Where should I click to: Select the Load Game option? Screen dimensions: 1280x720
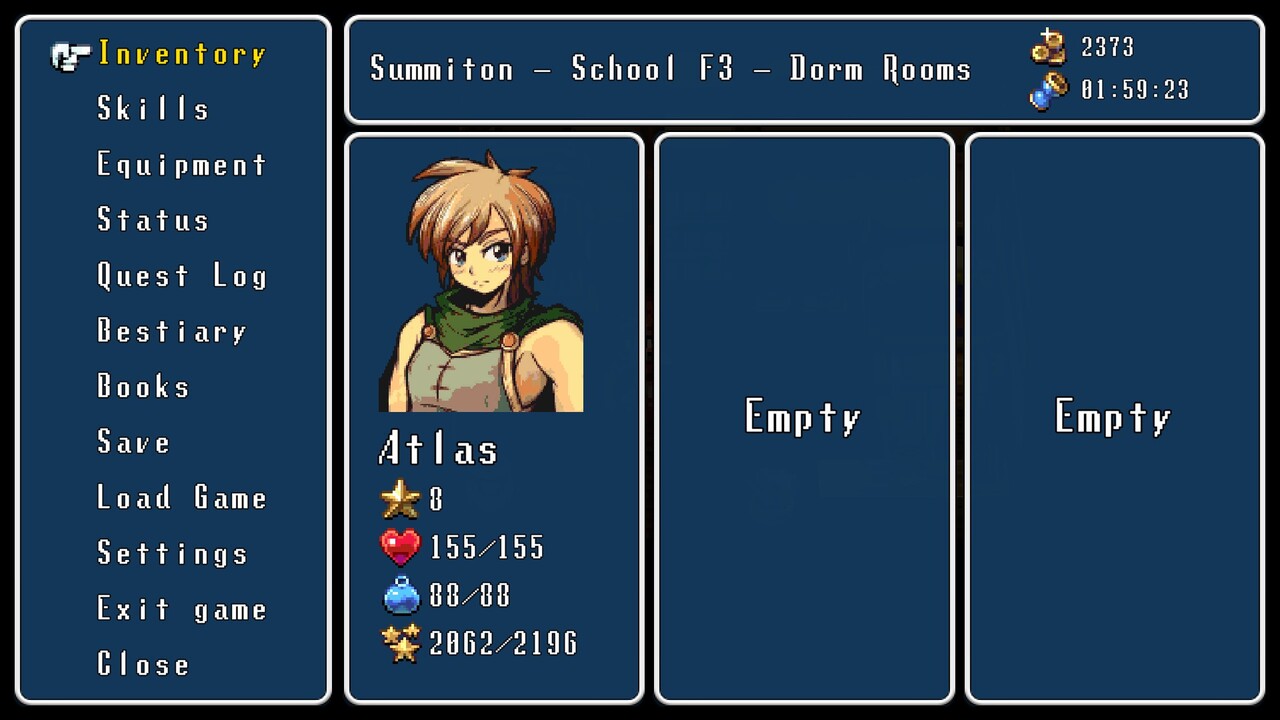(x=181, y=498)
